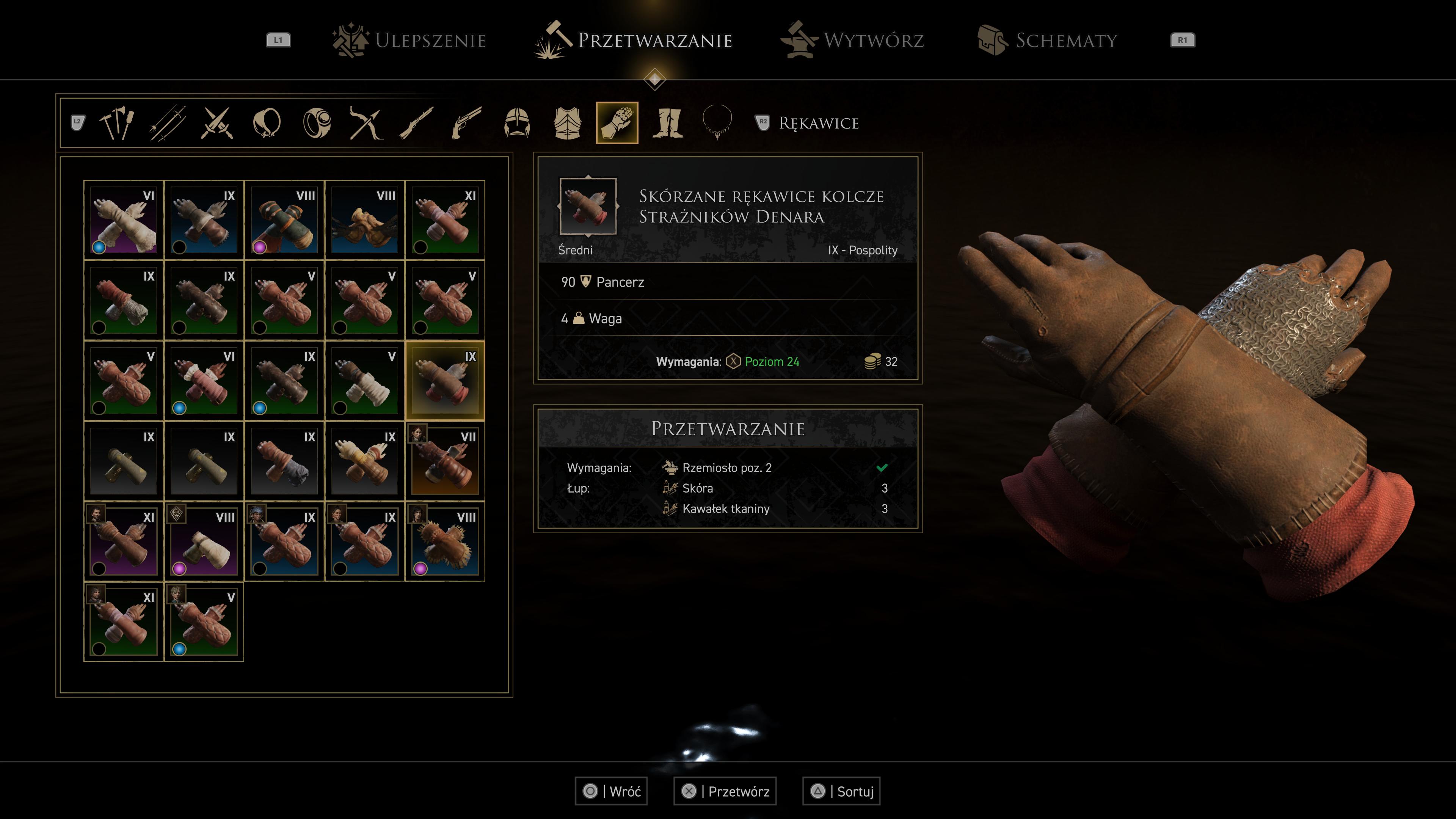Select the crossed swords category icon

coord(217,122)
